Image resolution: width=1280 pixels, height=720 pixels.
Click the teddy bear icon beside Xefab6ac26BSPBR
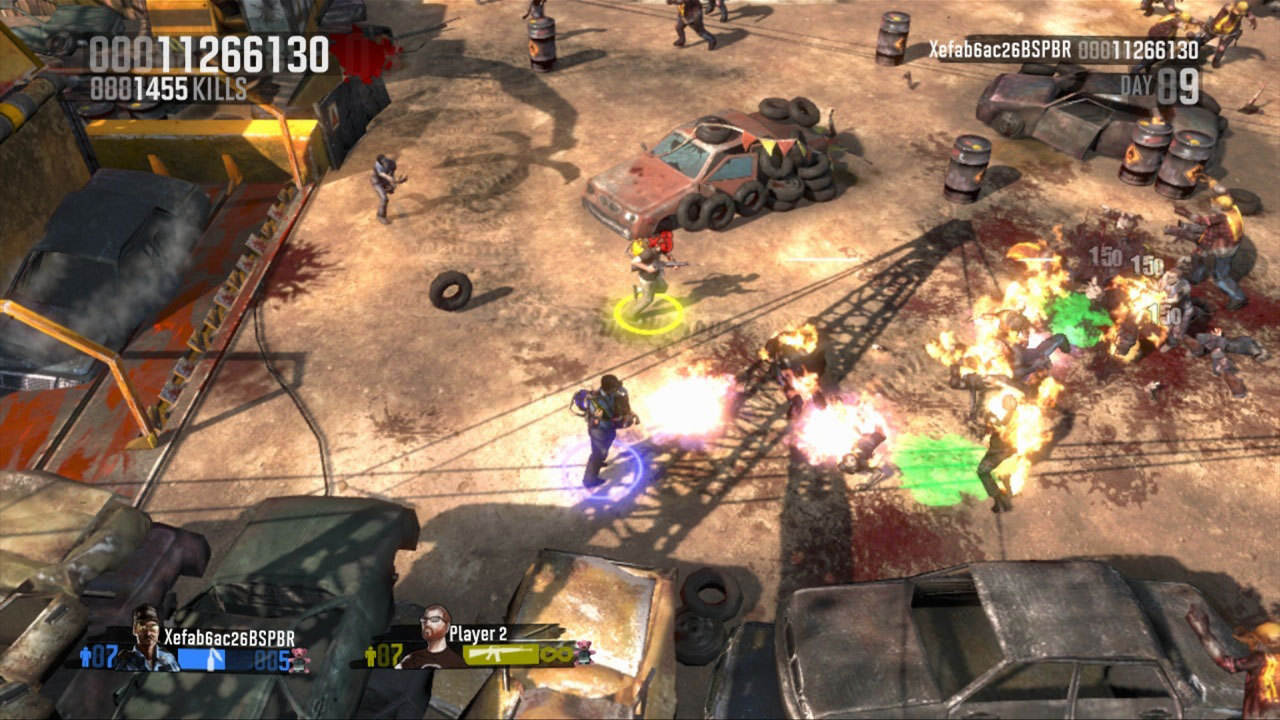(x=298, y=660)
